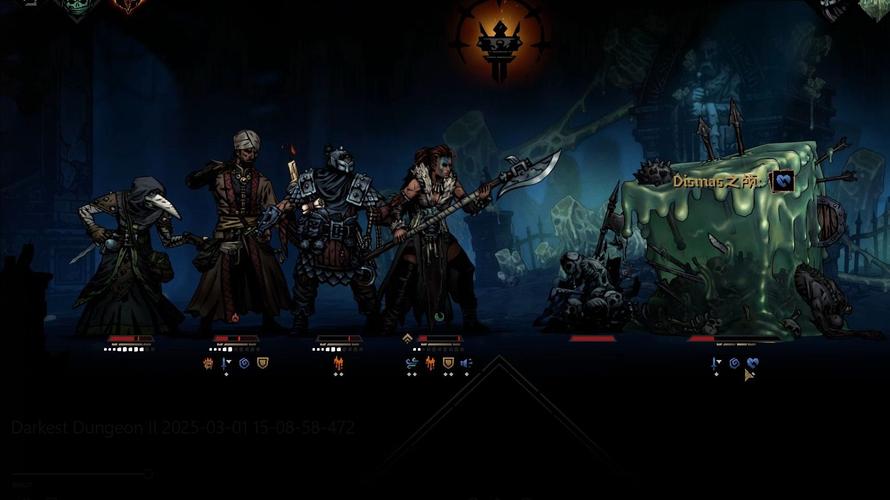Select the yellow chevron marker beside Hellion's health
The image size is (890, 500).
click(408, 339)
